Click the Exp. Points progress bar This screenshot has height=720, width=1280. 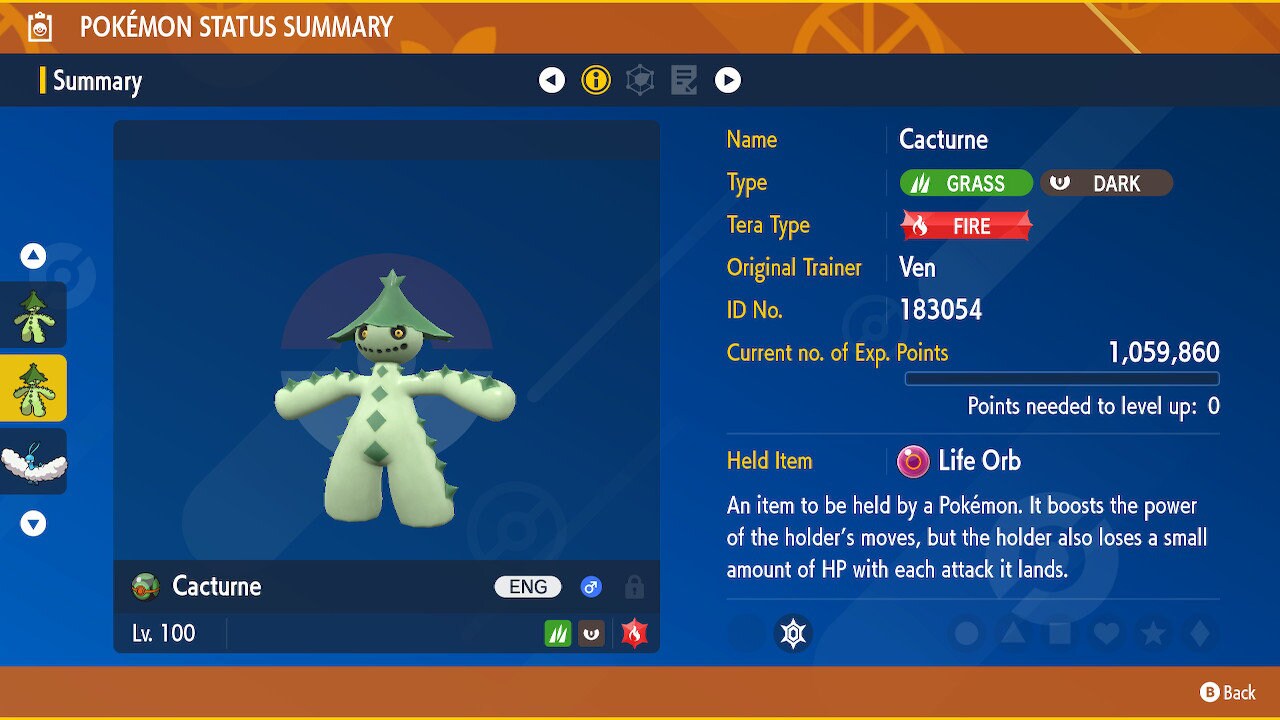(1062, 378)
